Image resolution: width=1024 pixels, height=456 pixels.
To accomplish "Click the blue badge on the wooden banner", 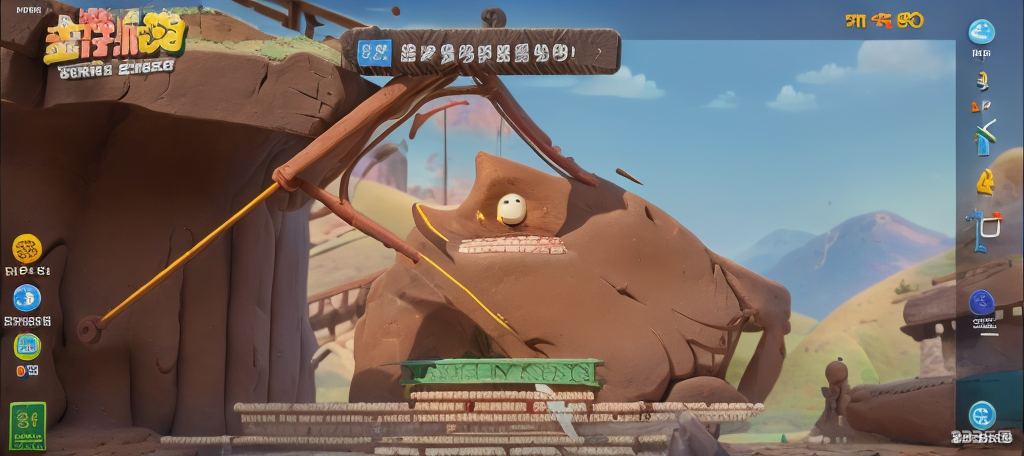I will tap(375, 52).
